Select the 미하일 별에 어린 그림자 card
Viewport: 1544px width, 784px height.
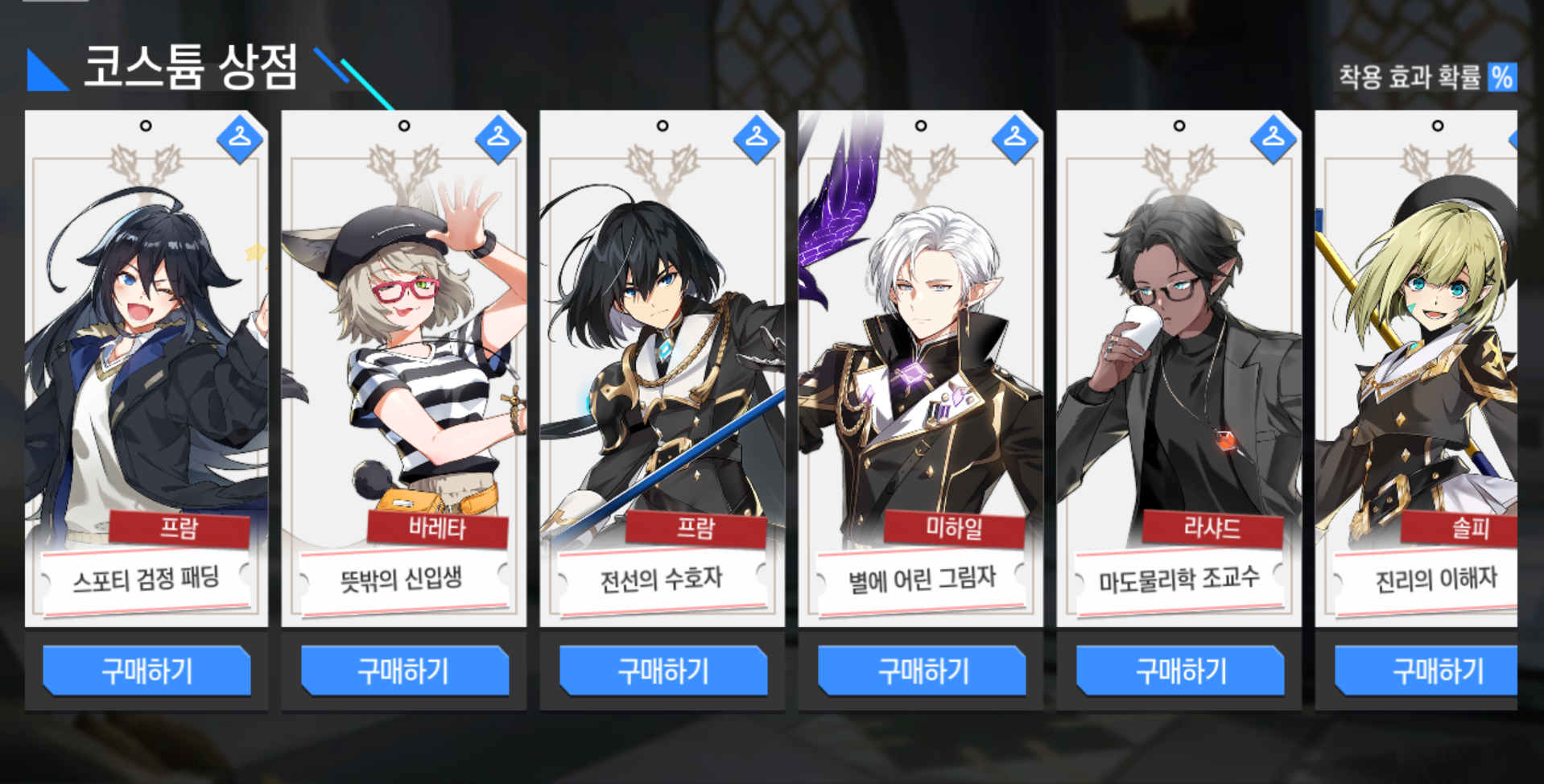tap(920, 362)
